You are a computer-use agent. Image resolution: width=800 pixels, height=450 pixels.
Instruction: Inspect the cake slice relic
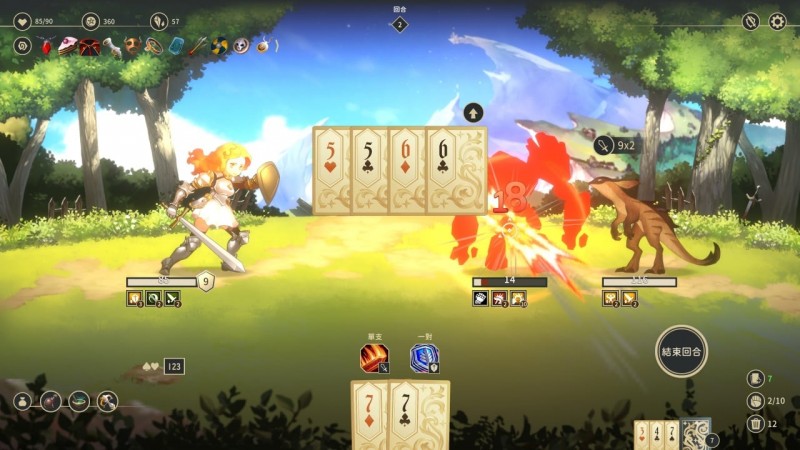tap(66, 45)
